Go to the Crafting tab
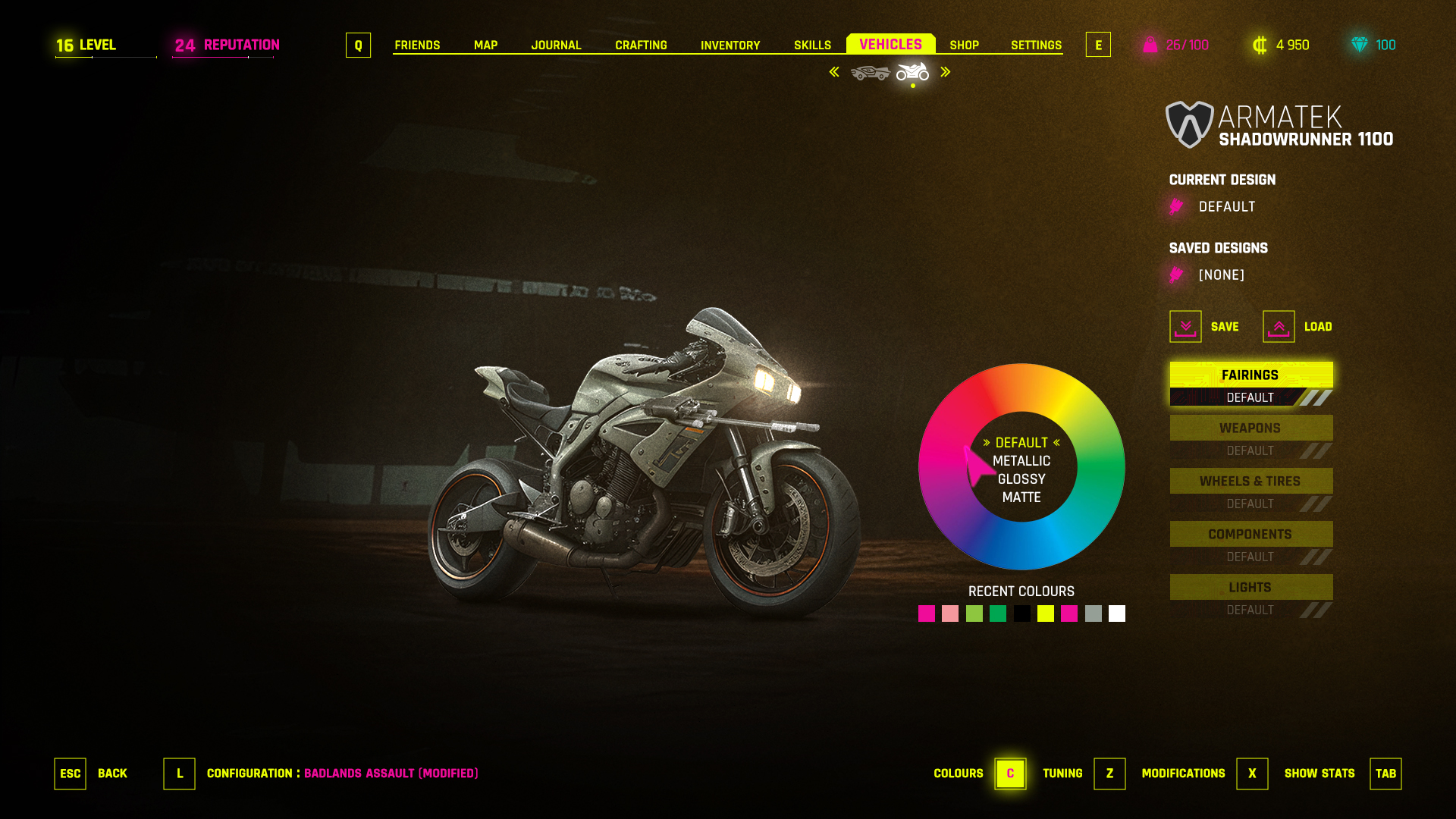1456x819 pixels. 641,45
